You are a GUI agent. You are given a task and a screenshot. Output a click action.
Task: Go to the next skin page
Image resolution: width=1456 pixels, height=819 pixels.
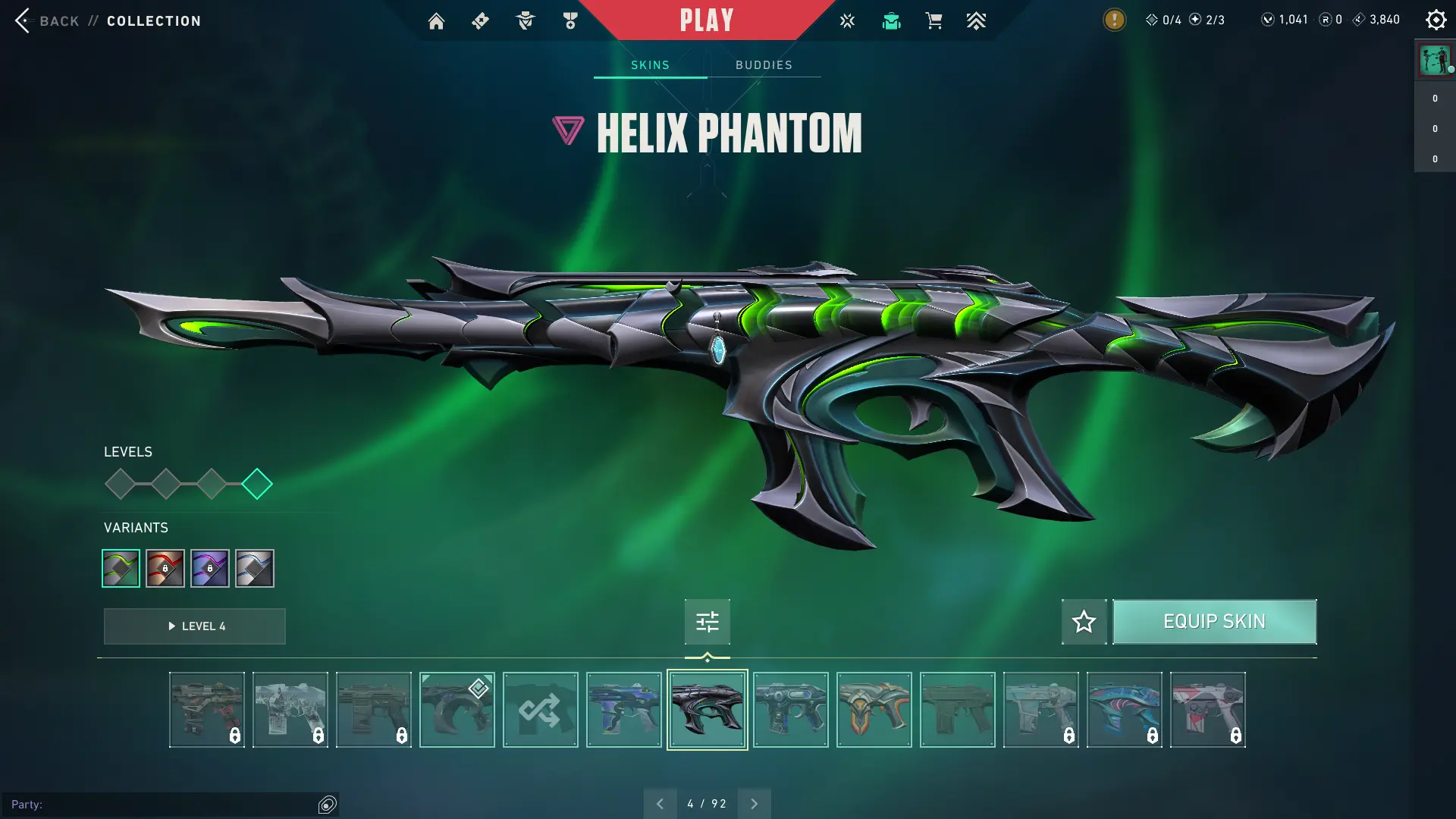coord(754,804)
